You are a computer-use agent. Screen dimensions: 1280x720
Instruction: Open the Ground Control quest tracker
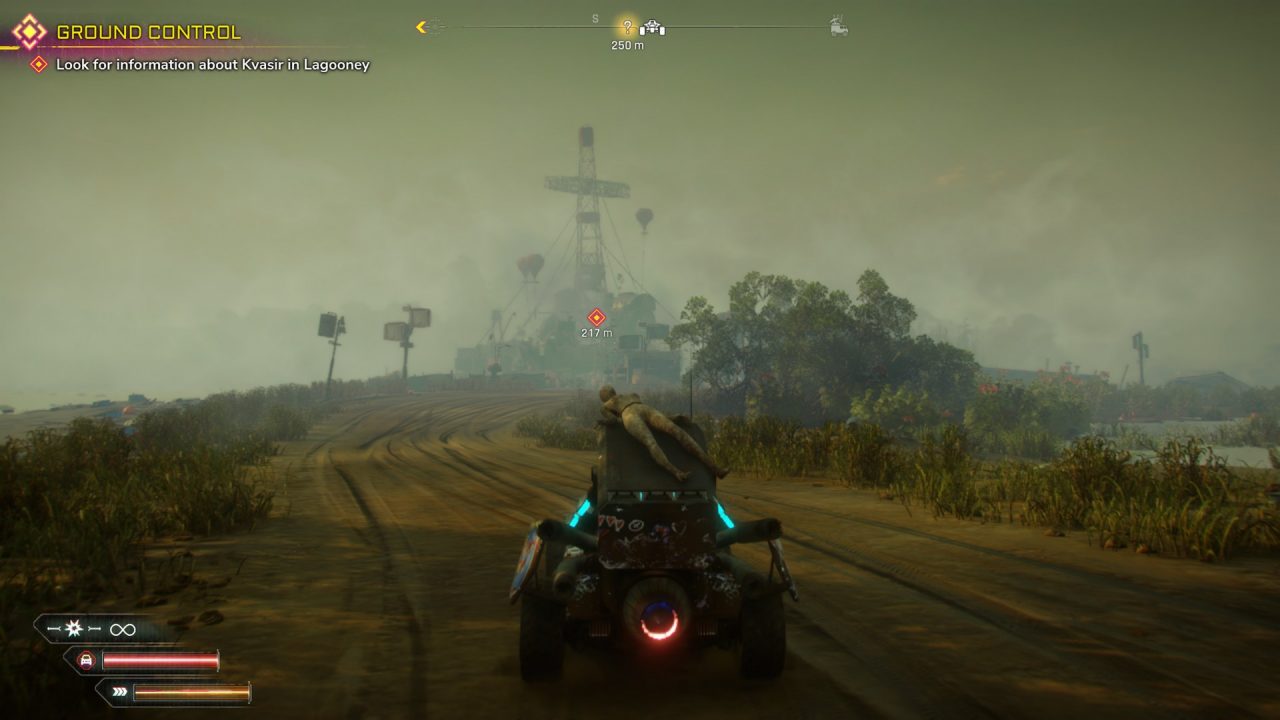tap(148, 32)
